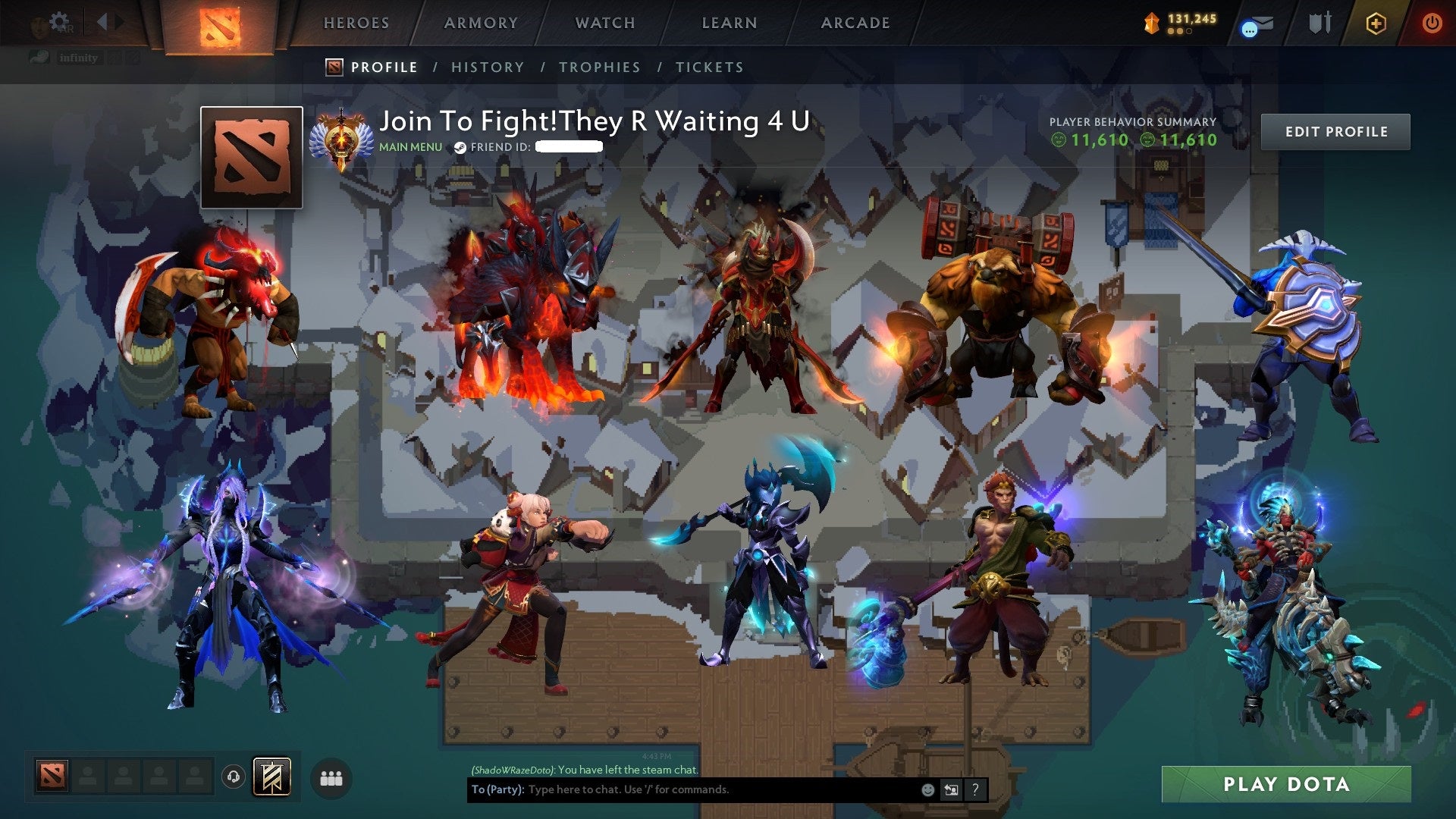Image resolution: width=1456 pixels, height=819 pixels.
Task: Toggle voice chat headset icon
Action: click(232, 777)
